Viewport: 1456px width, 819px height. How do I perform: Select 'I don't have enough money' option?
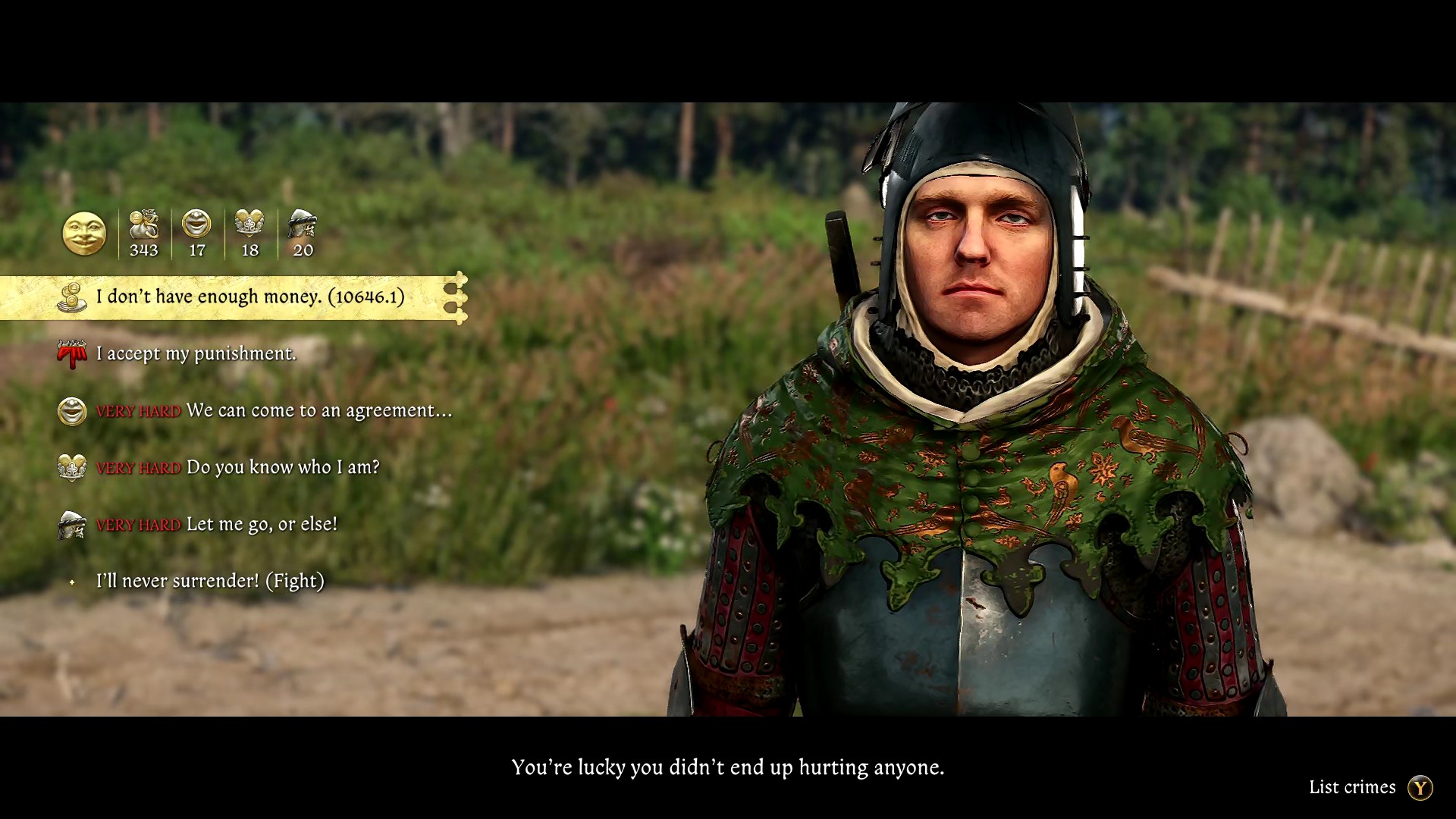coord(250,297)
